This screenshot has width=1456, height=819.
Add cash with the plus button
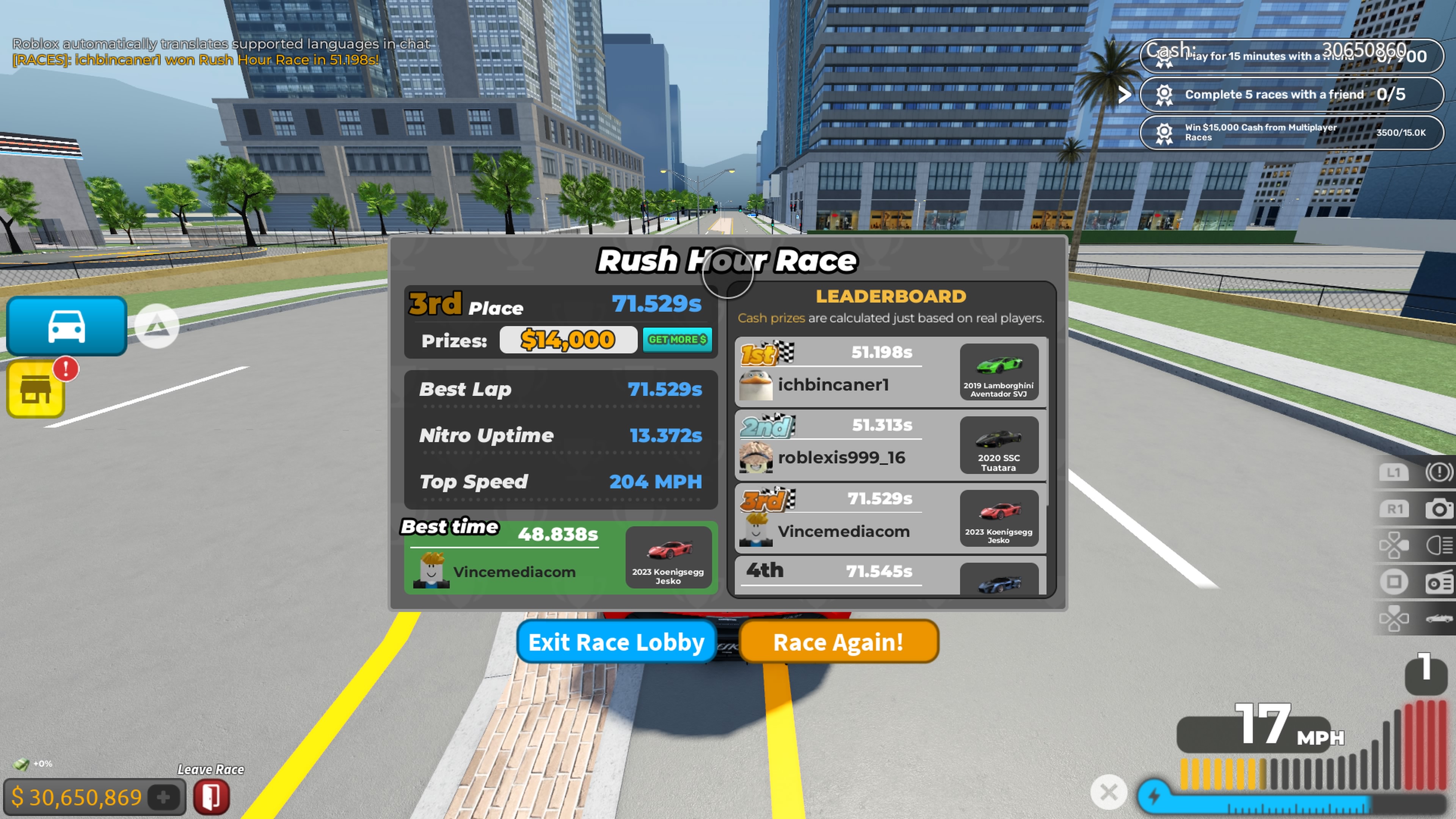(x=163, y=797)
